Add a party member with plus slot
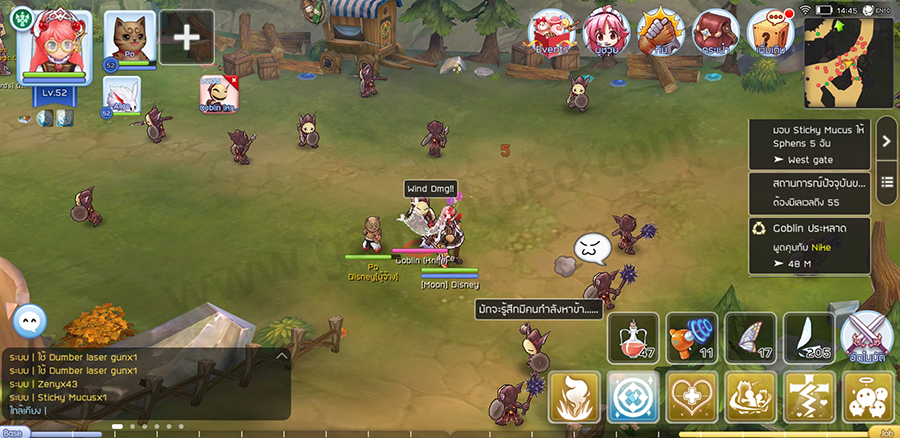Screen dimensions: 900x438 186,38
